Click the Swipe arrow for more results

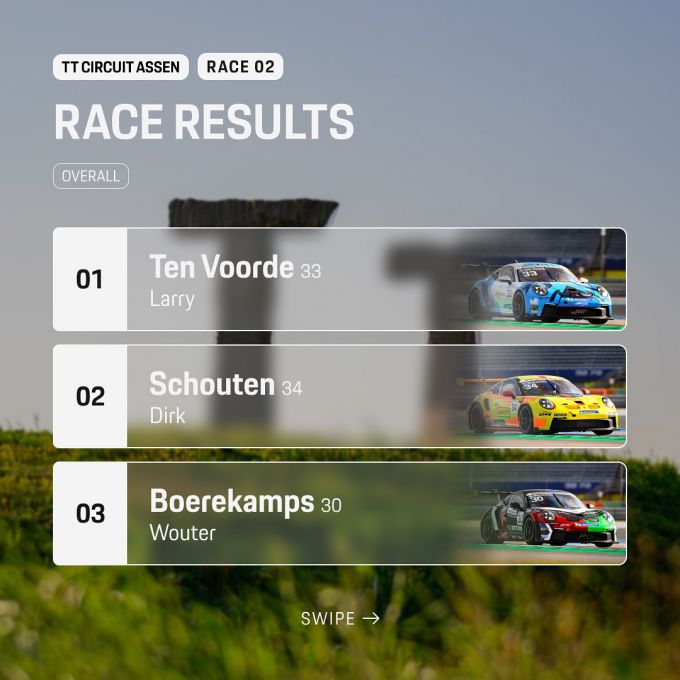click(341, 618)
